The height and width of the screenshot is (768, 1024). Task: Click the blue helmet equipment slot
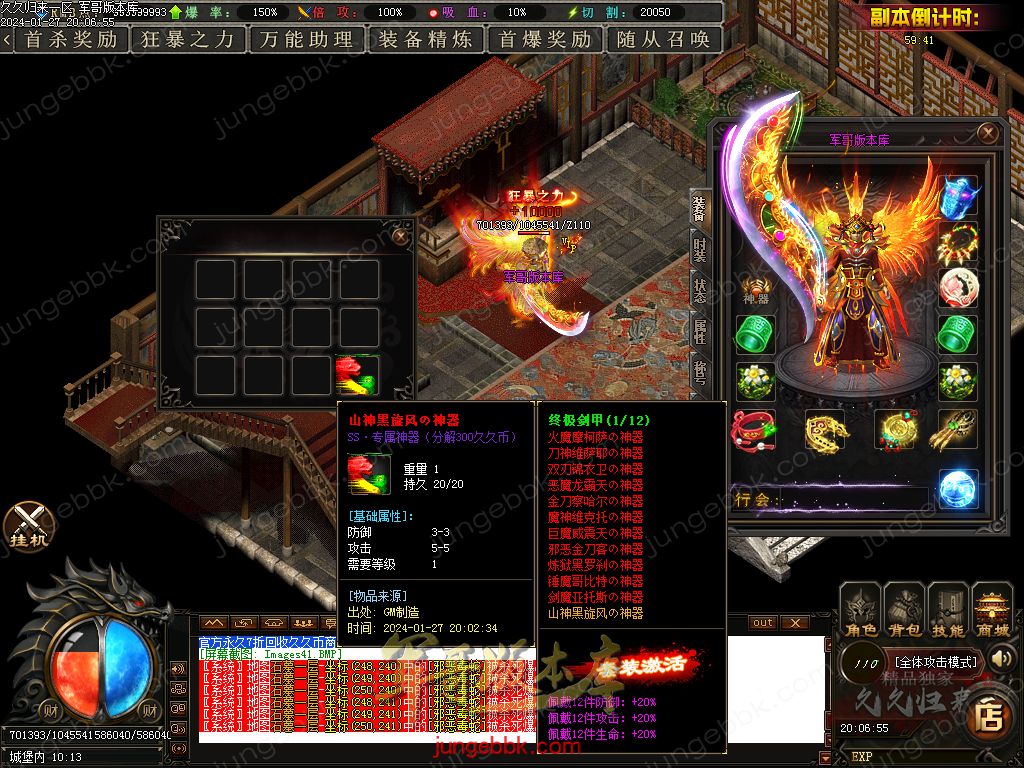(x=959, y=196)
